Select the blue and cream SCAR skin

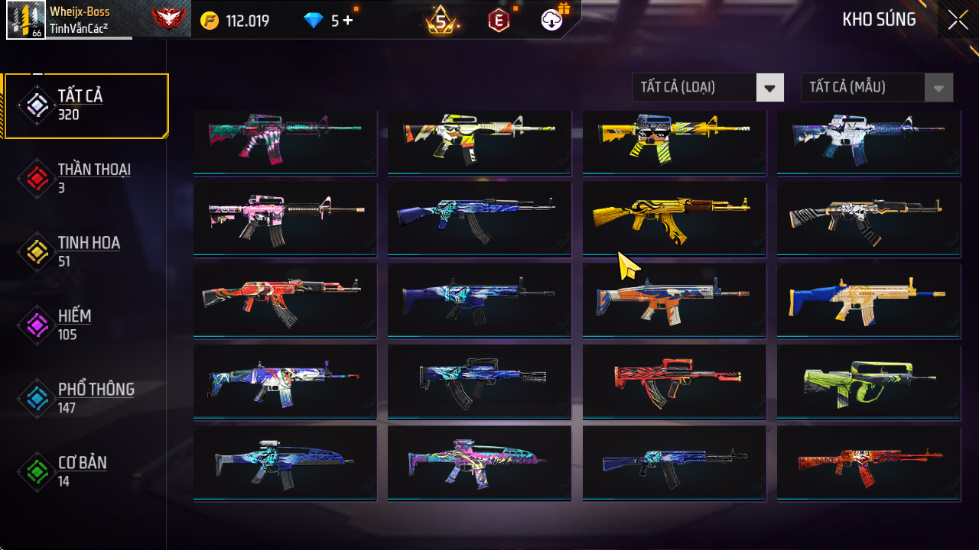click(868, 299)
